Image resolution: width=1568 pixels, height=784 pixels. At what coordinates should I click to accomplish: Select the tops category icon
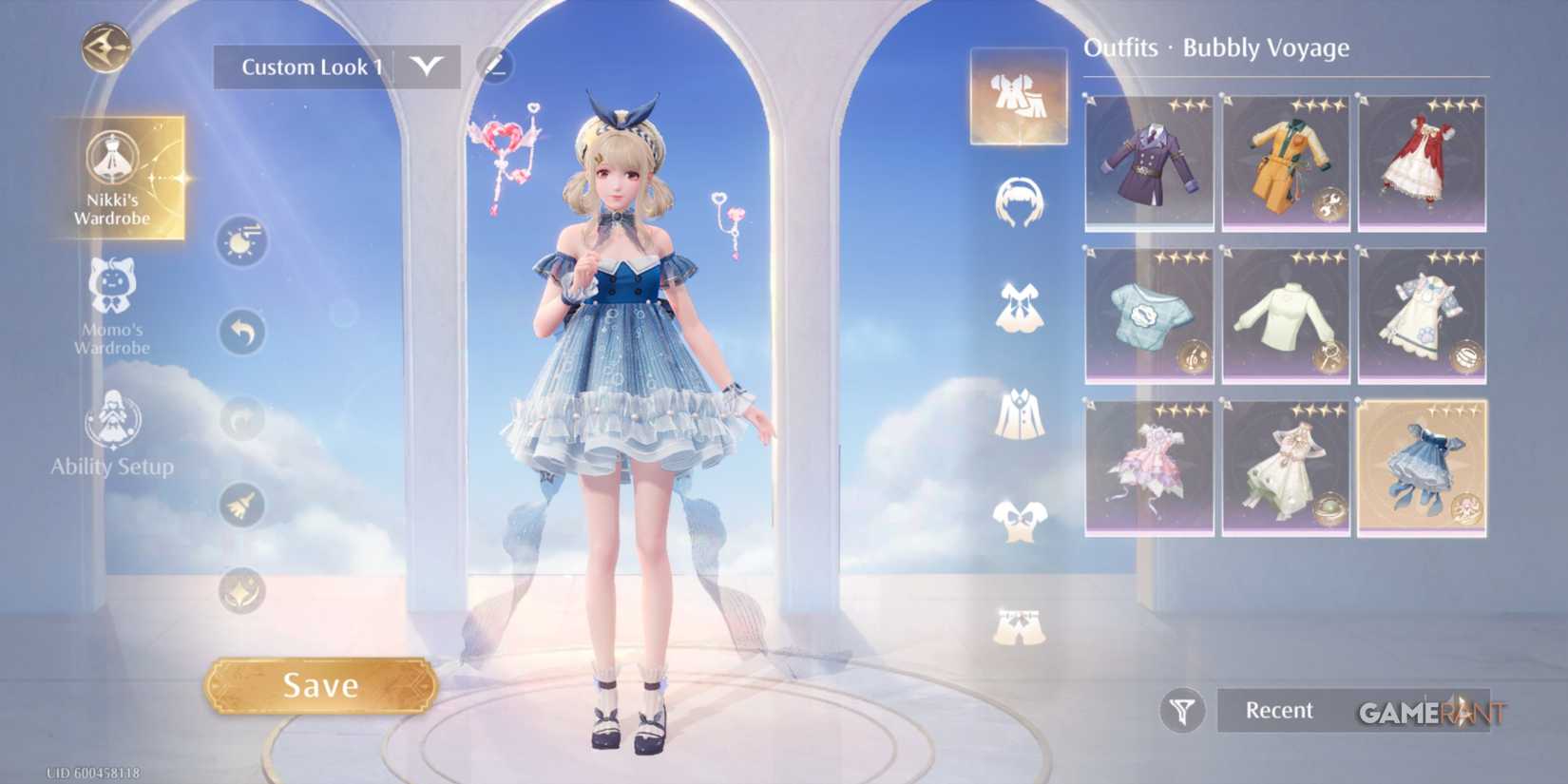[x=1019, y=518]
